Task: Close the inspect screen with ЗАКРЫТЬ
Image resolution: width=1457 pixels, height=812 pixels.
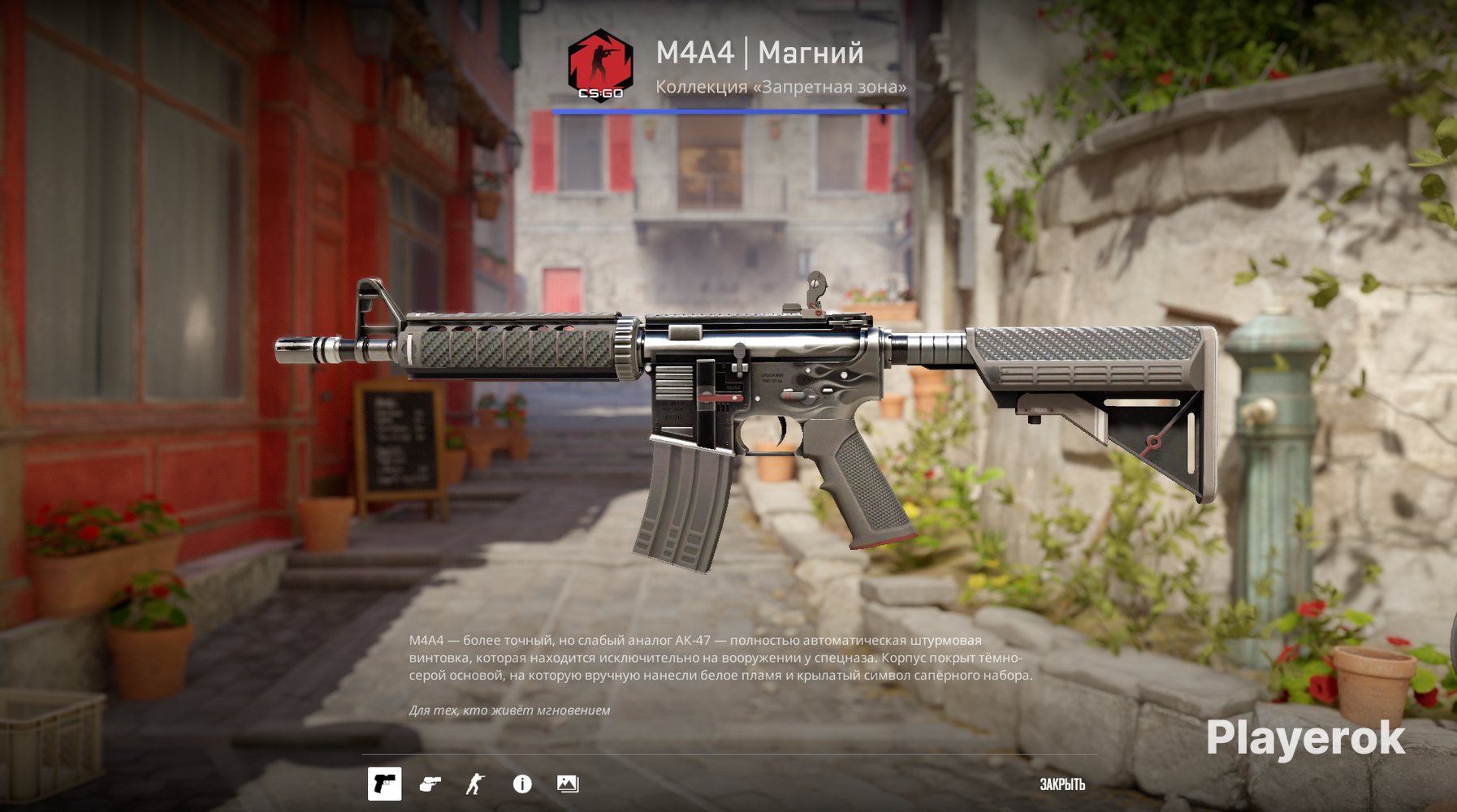Action: coord(1062,784)
